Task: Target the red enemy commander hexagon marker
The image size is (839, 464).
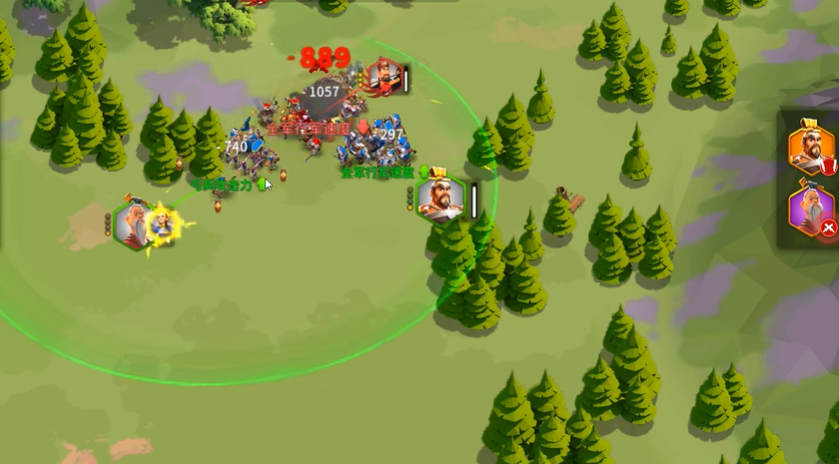Action: 382,77
